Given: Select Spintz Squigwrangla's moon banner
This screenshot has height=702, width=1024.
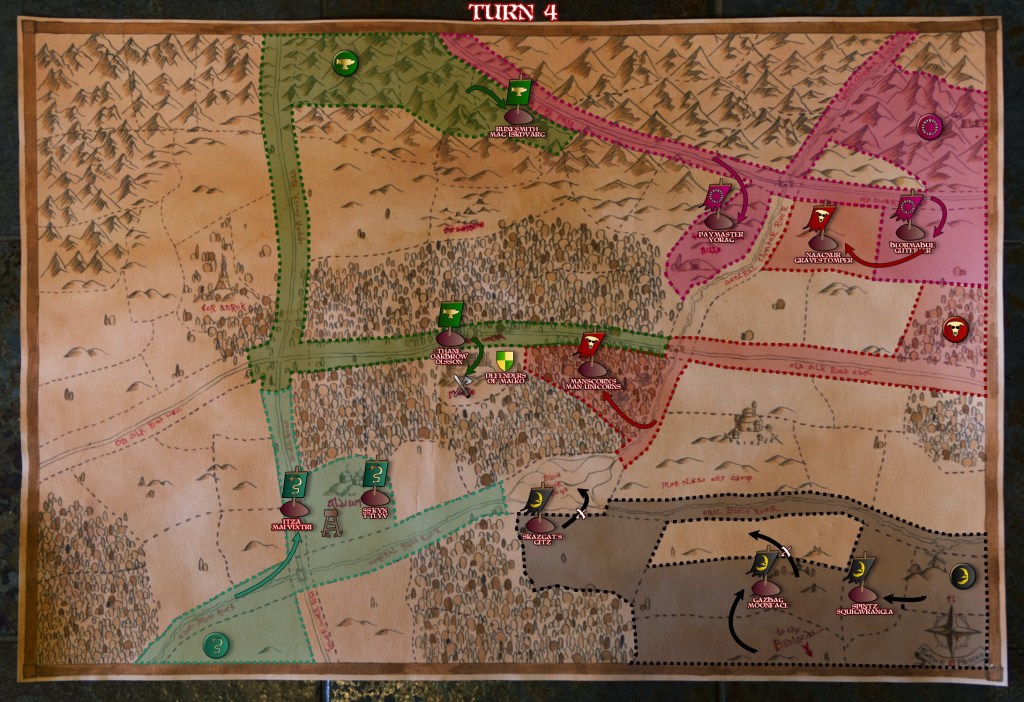Looking at the screenshot, I should pyautogui.click(x=863, y=571).
